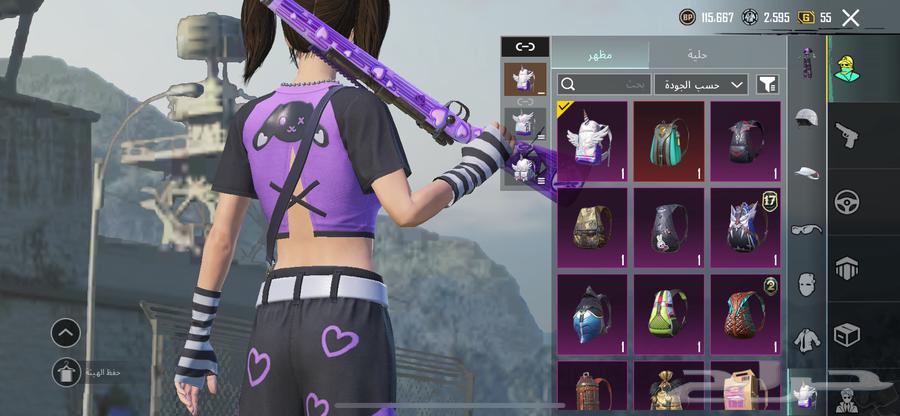The width and height of the screenshot is (900, 416).
Task: Switch to the pistol weapons section
Action: point(846,133)
